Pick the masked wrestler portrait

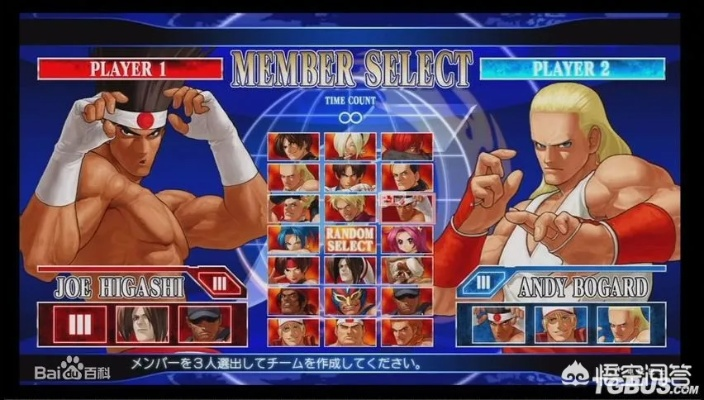[349, 301]
